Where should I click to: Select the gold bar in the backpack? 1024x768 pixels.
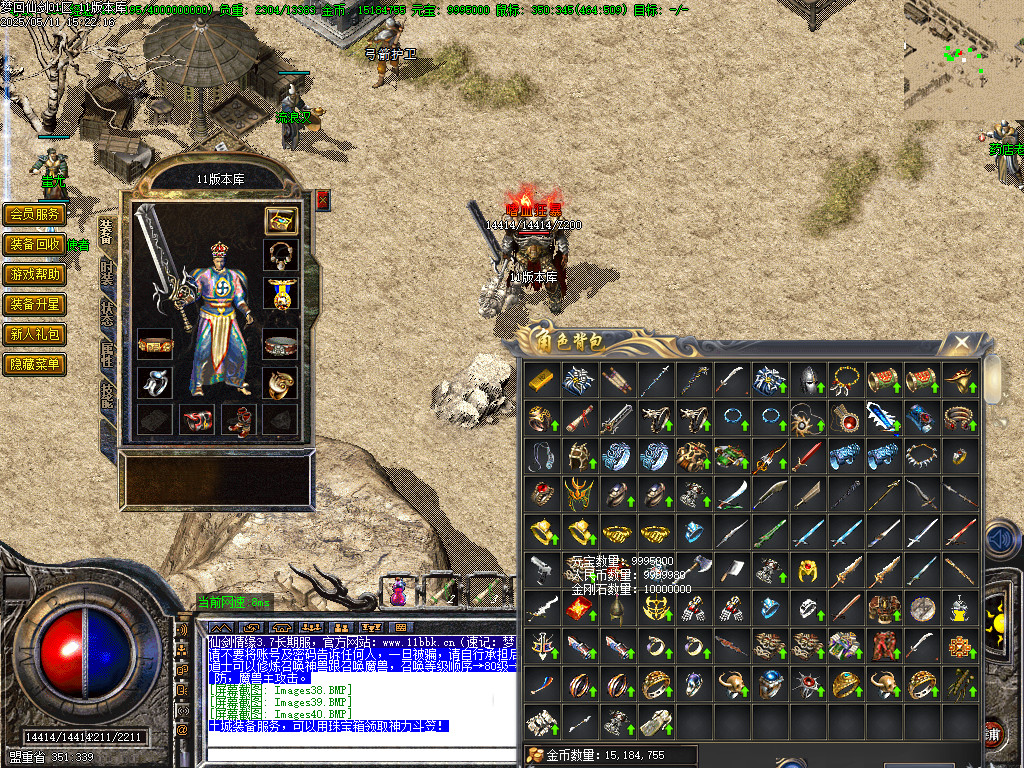click(x=541, y=380)
